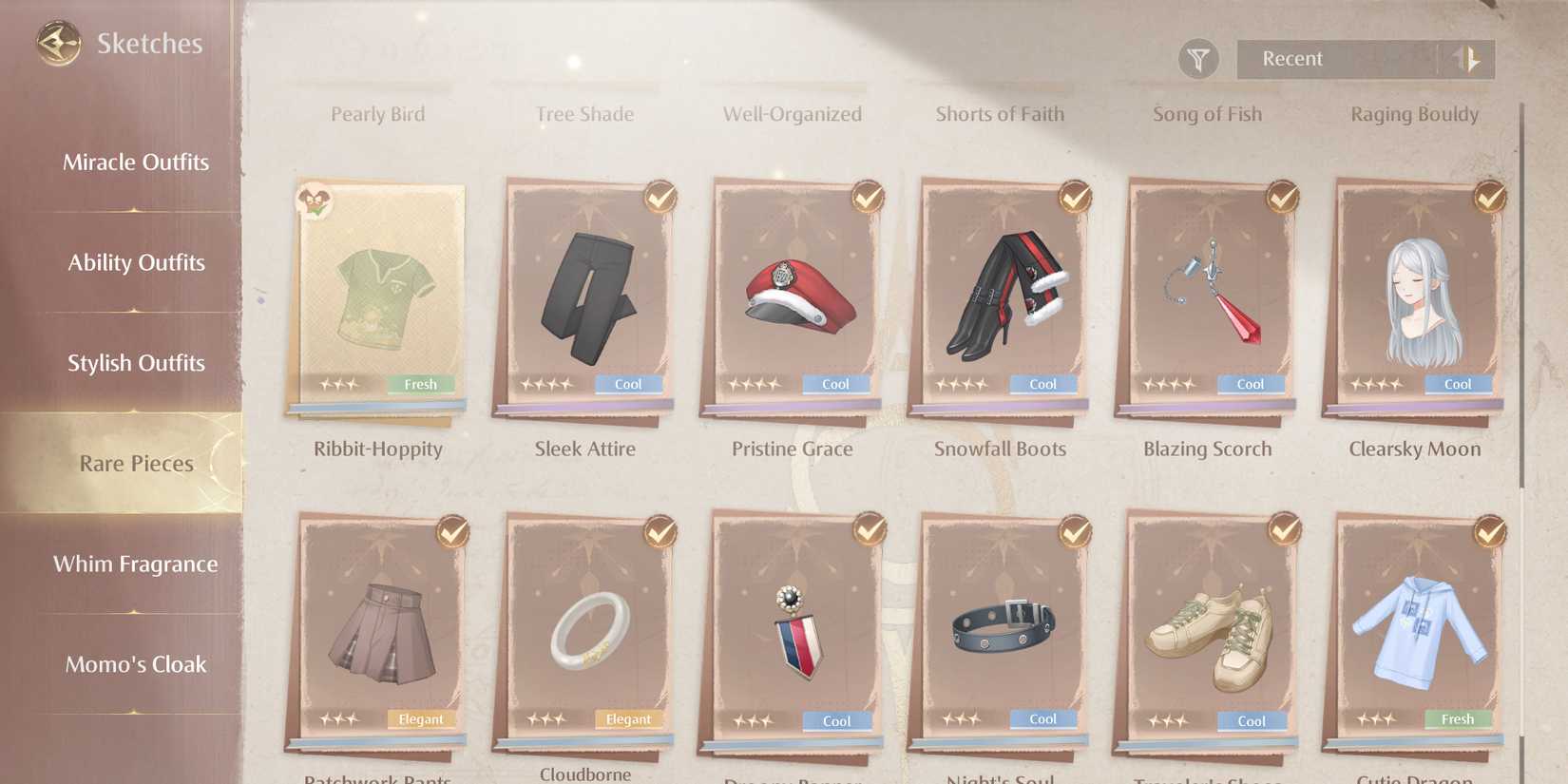
Task: Toggle the checkmark on Sleek Attire
Action: pos(658,197)
